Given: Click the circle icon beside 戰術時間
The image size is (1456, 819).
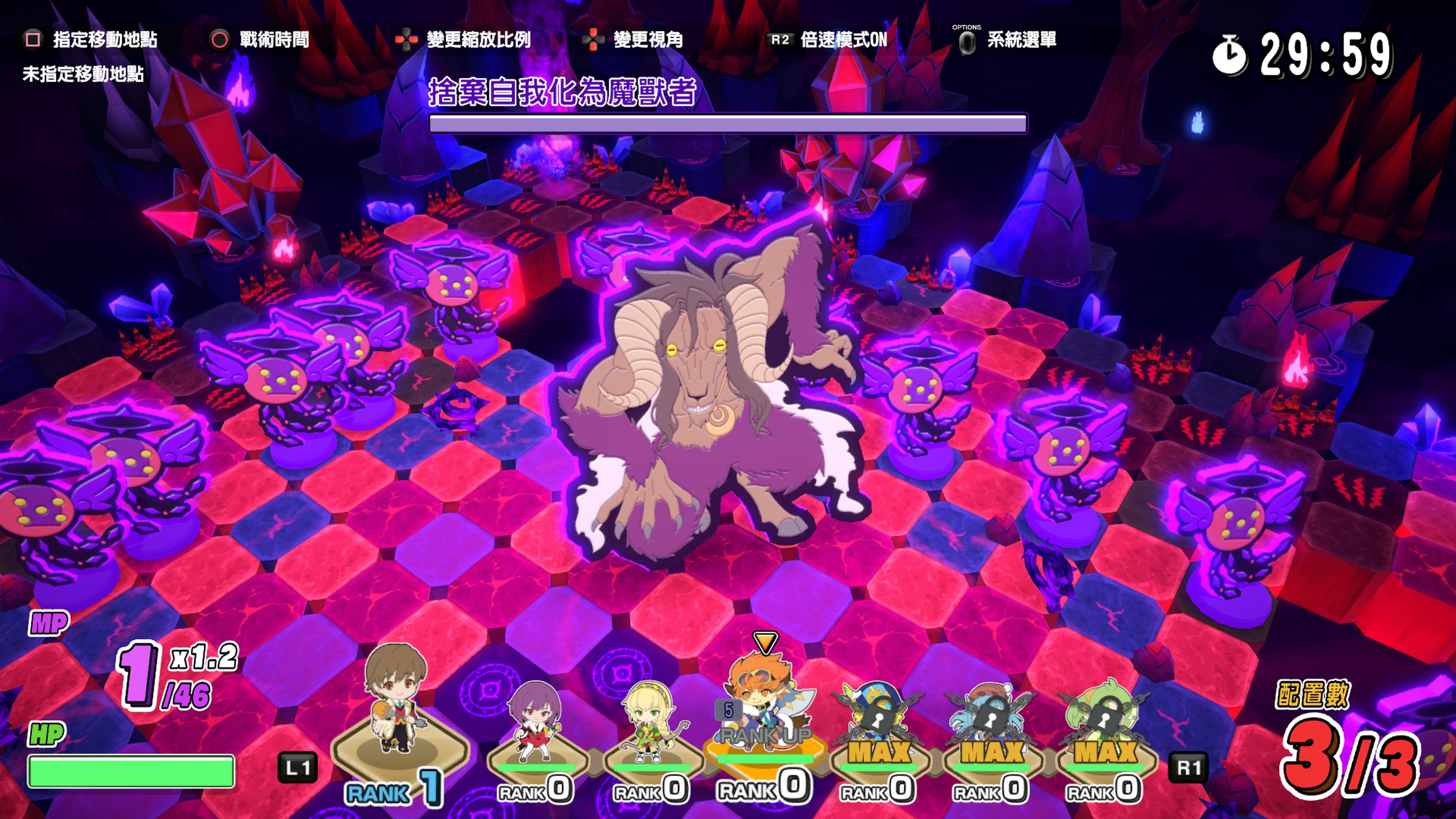Looking at the screenshot, I should [220, 39].
